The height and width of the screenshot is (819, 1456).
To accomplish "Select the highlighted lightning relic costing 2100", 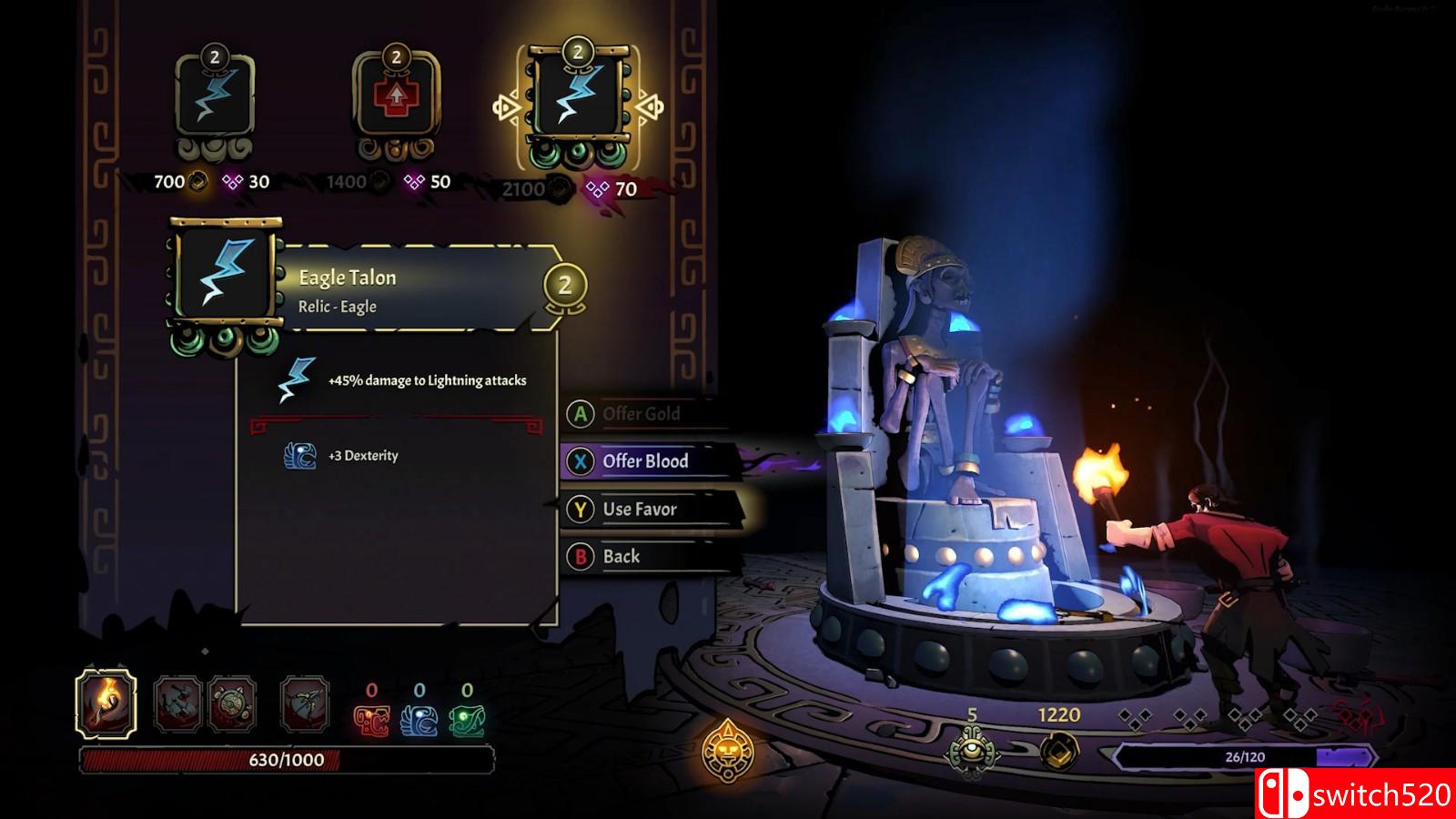I will (577, 102).
